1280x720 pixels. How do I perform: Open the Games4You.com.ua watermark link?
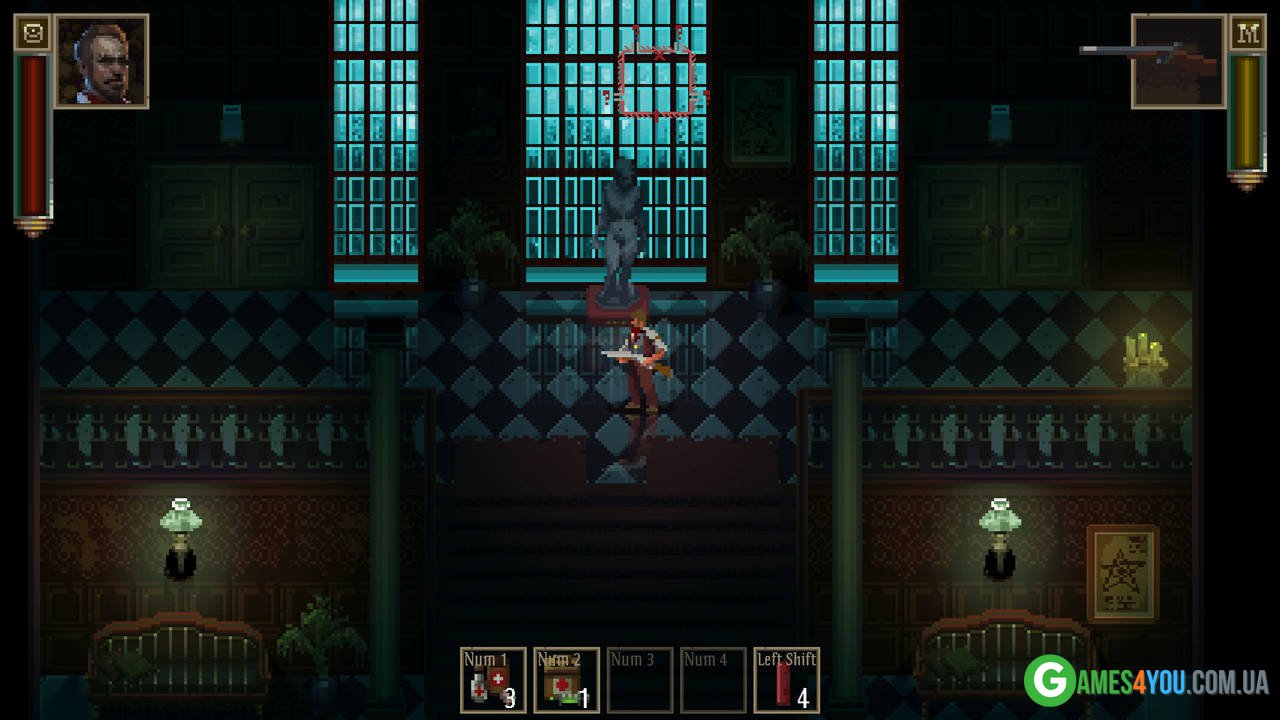pos(1147,682)
